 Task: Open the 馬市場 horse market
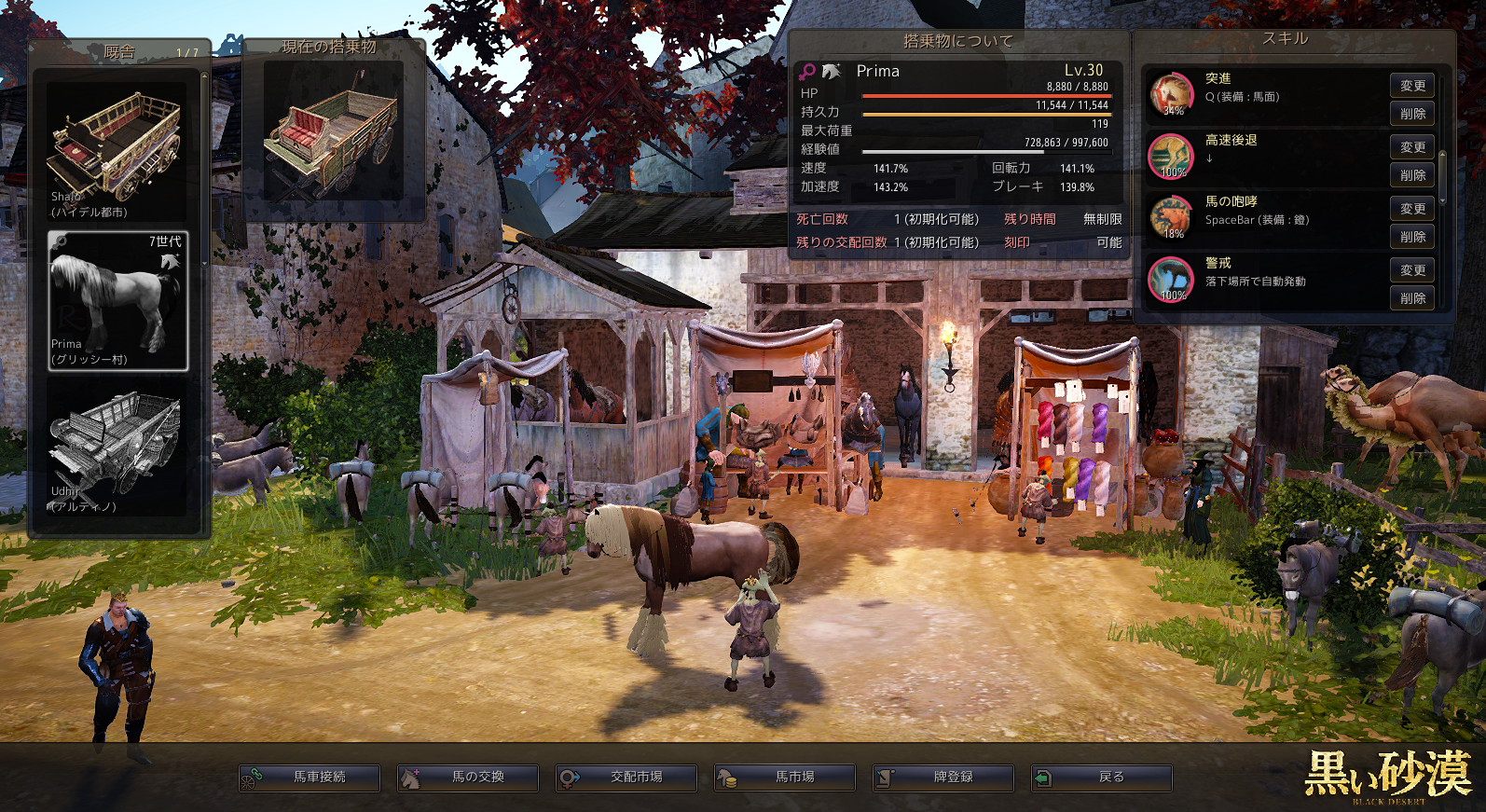pyautogui.click(x=785, y=778)
